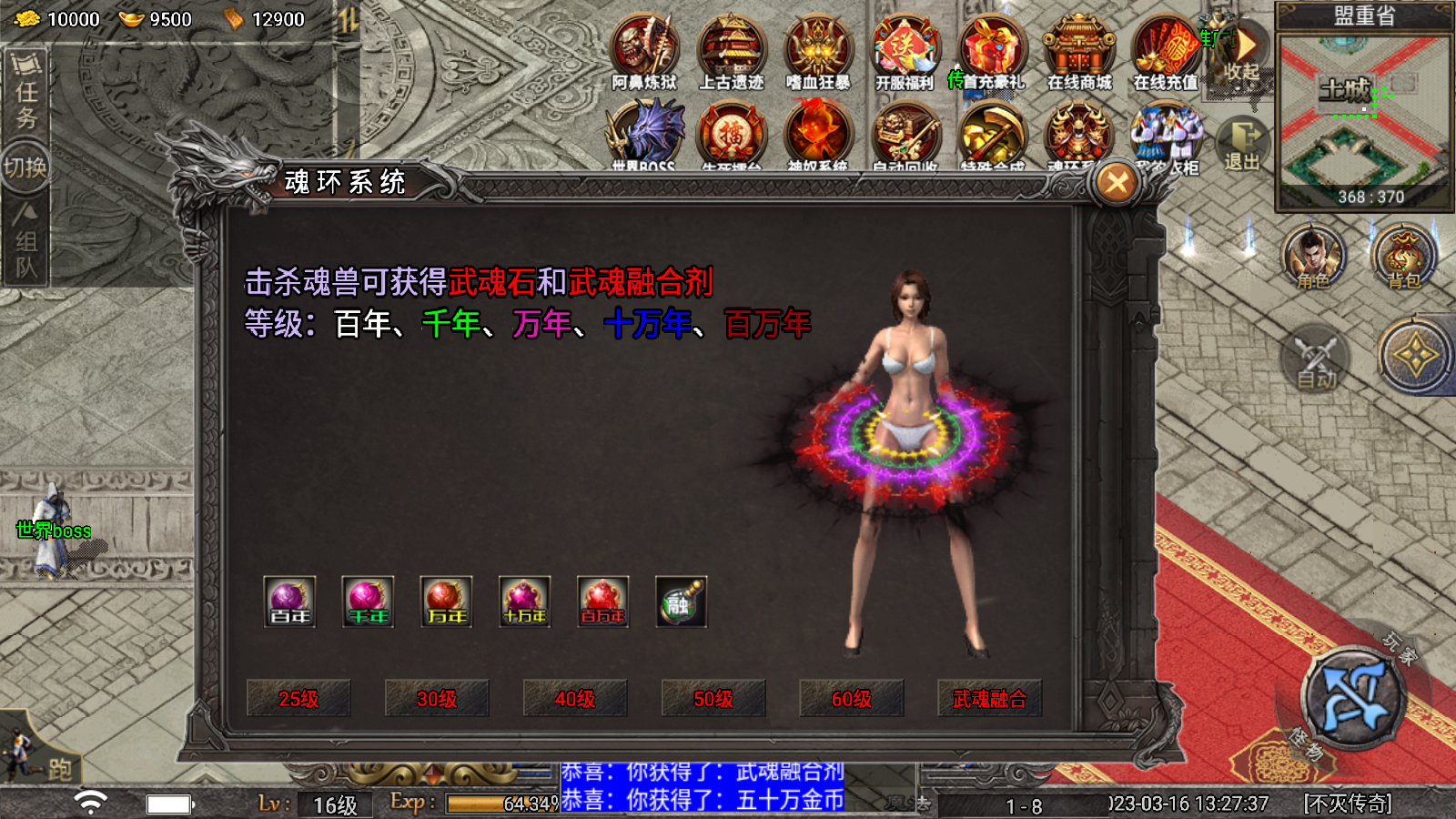
Task: Pick the 百万年 soul stone slot
Action: (x=602, y=602)
